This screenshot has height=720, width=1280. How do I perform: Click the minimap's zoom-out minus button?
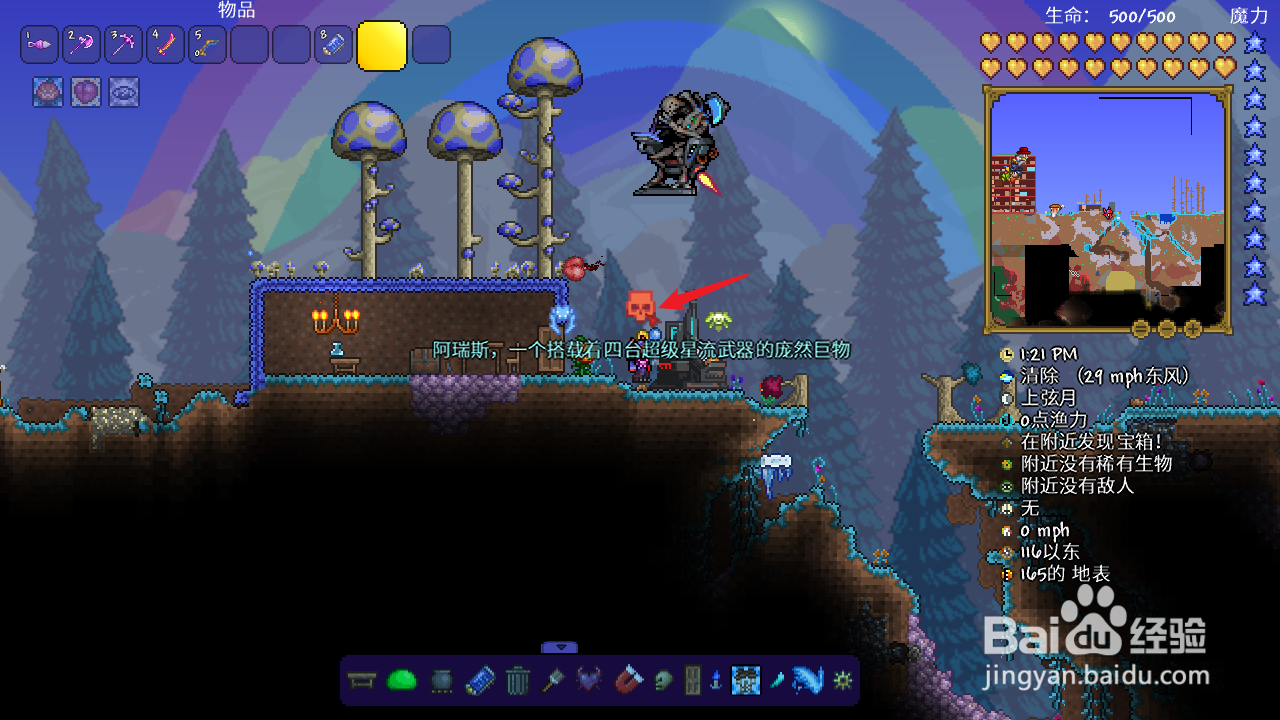pos(1167,328)
